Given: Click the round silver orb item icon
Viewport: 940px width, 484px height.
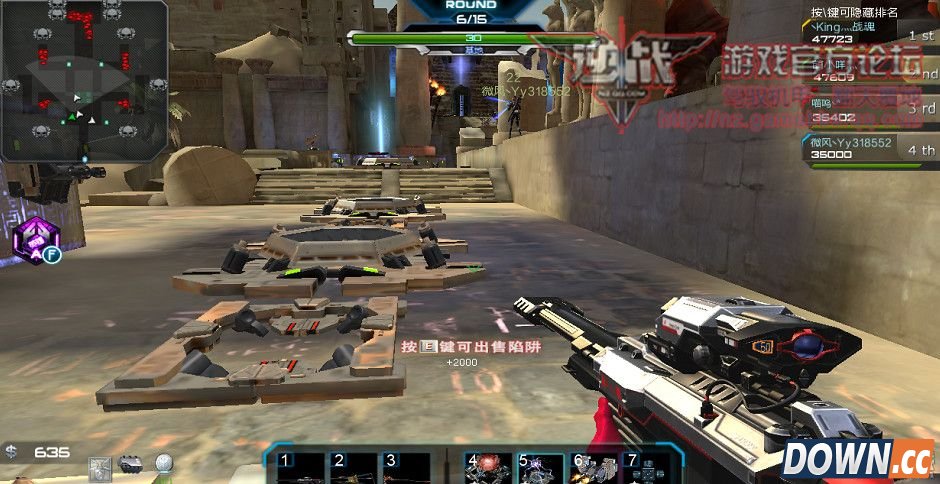Looking at the screenshot, I should coord(162,465).
